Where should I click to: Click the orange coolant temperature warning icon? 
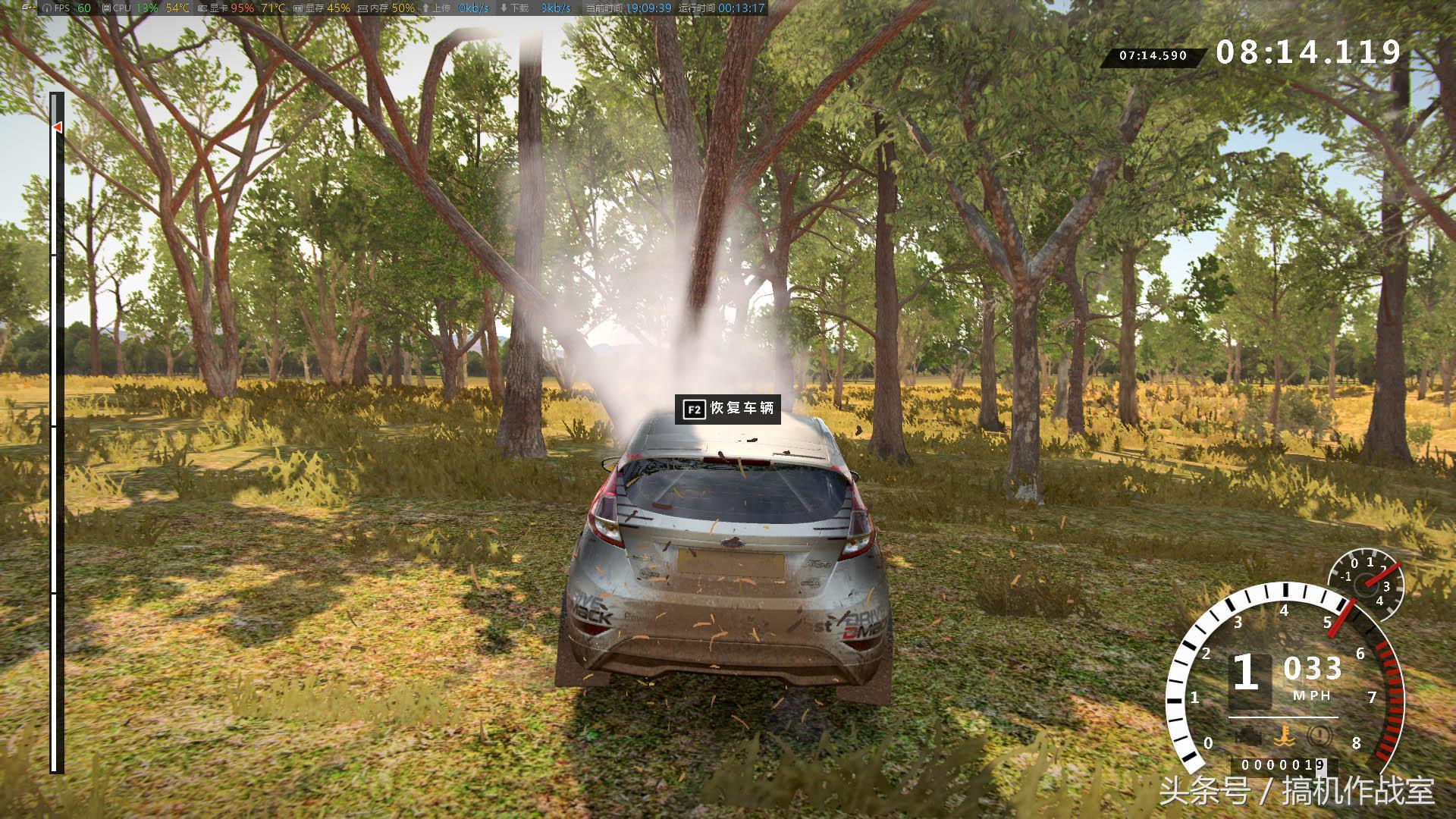pyautogui.click(x=1283, y=734)
